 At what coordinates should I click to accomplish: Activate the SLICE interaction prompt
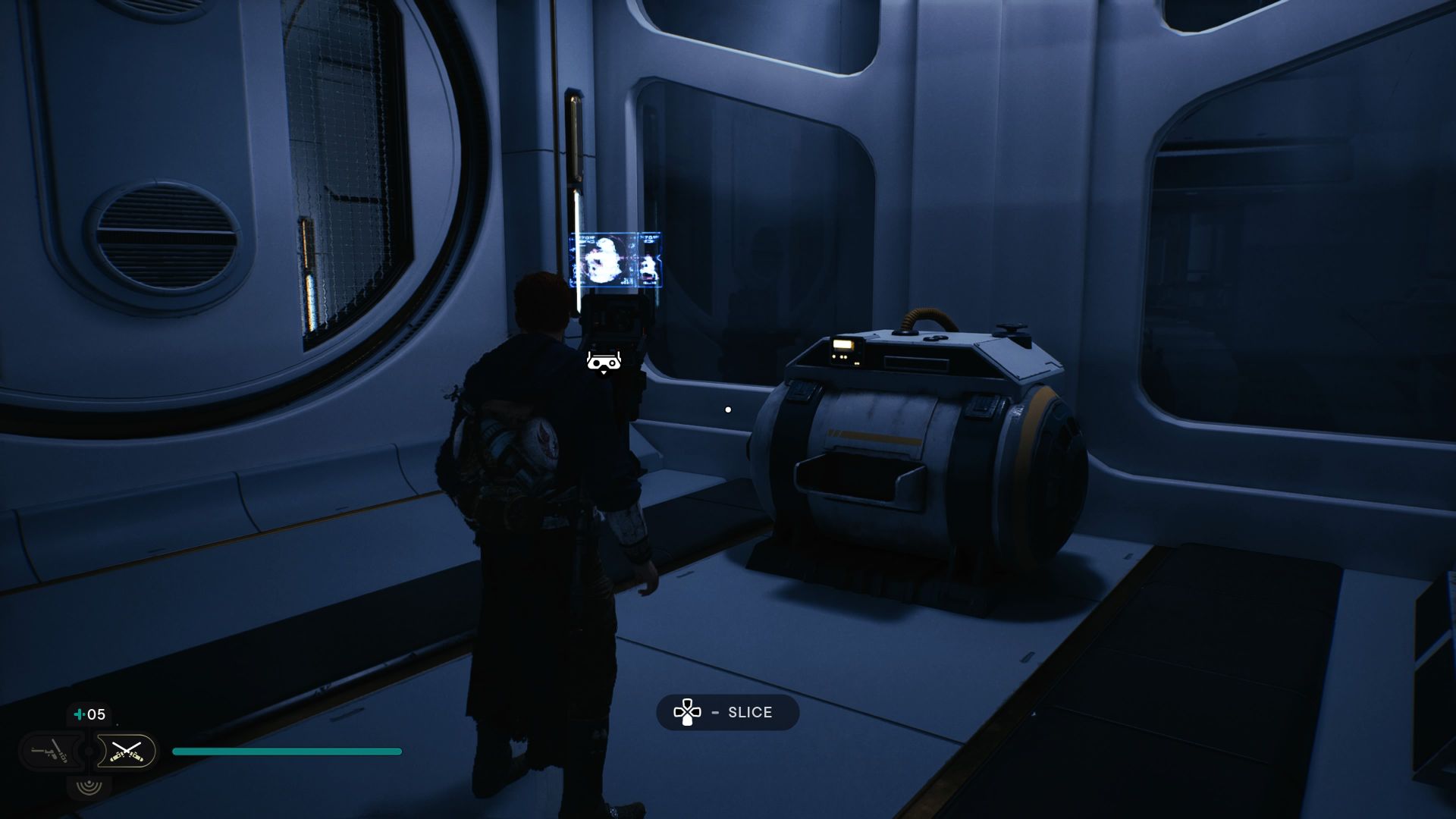tap(726, 712)
